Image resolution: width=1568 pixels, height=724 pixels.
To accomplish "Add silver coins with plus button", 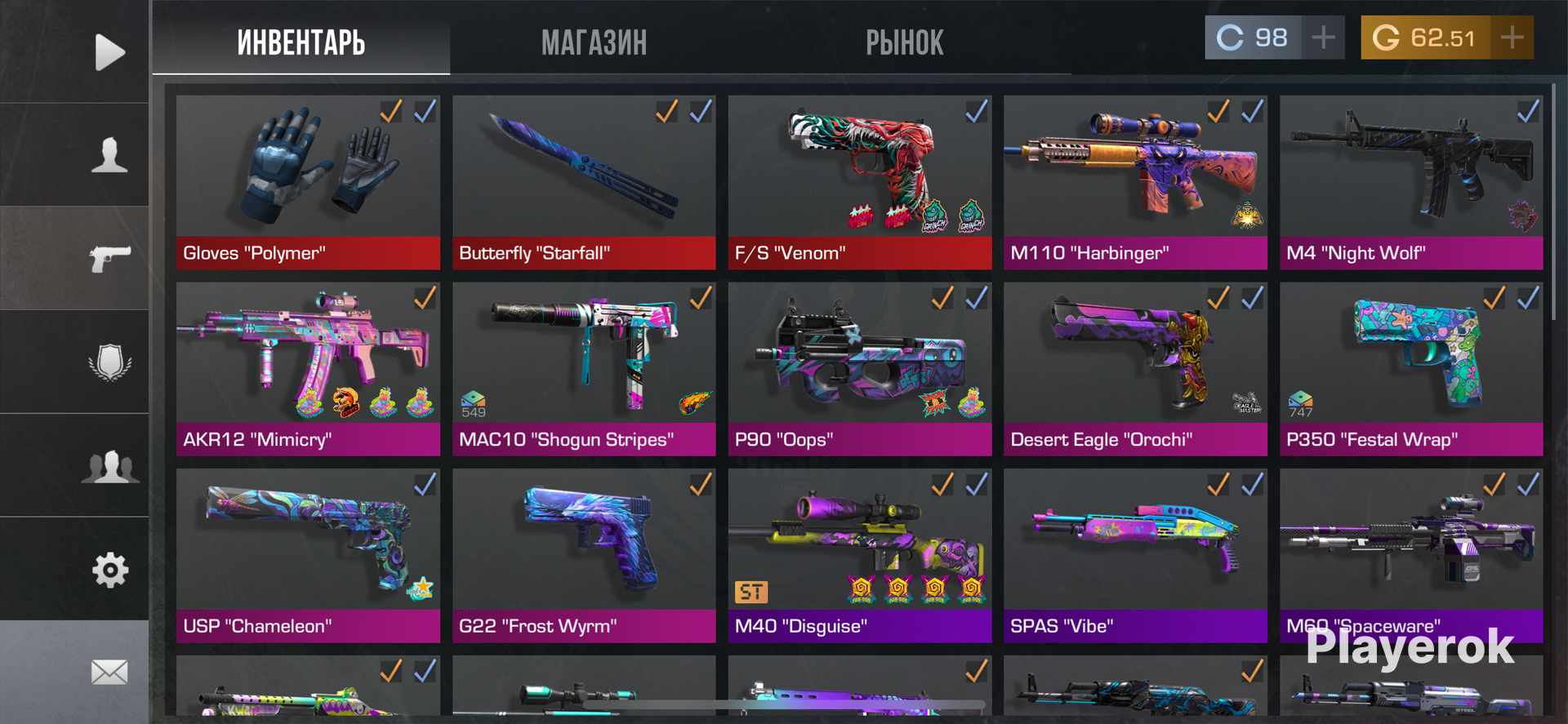I will (x=1323, y=38).
